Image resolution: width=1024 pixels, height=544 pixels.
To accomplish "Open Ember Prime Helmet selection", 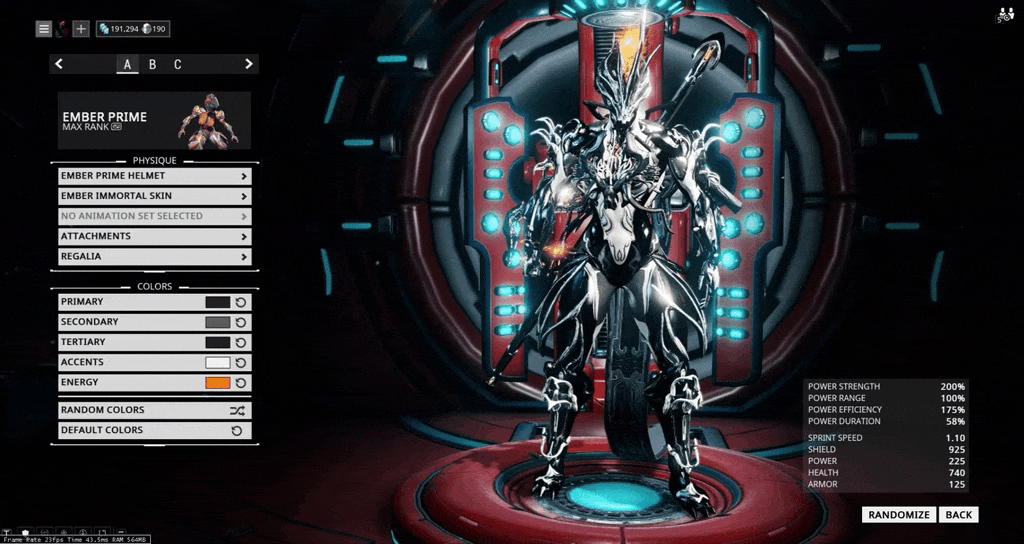I will tap(154, 176).
